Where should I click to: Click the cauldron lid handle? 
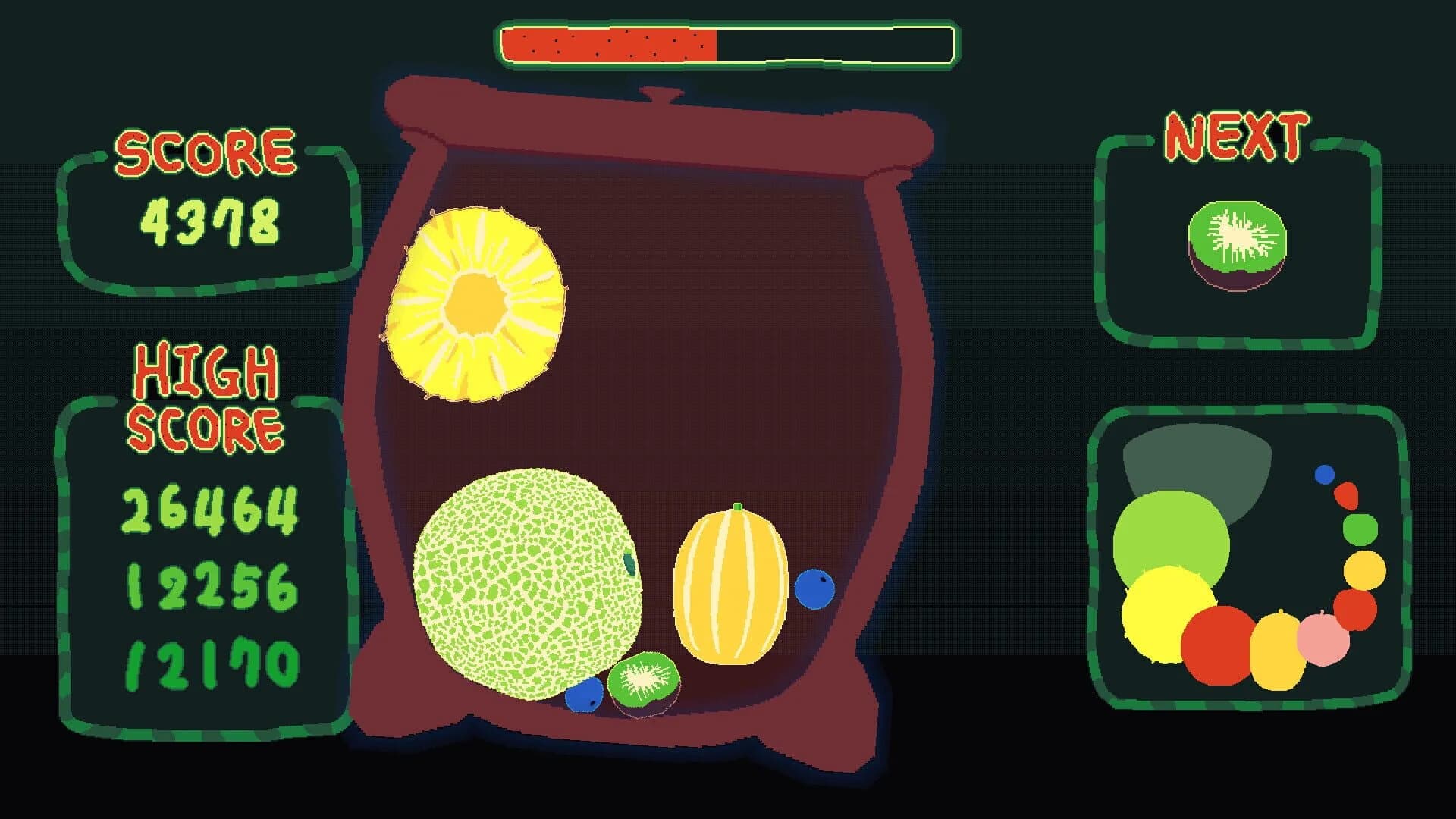pyautogui.click(x=660, y=95)
